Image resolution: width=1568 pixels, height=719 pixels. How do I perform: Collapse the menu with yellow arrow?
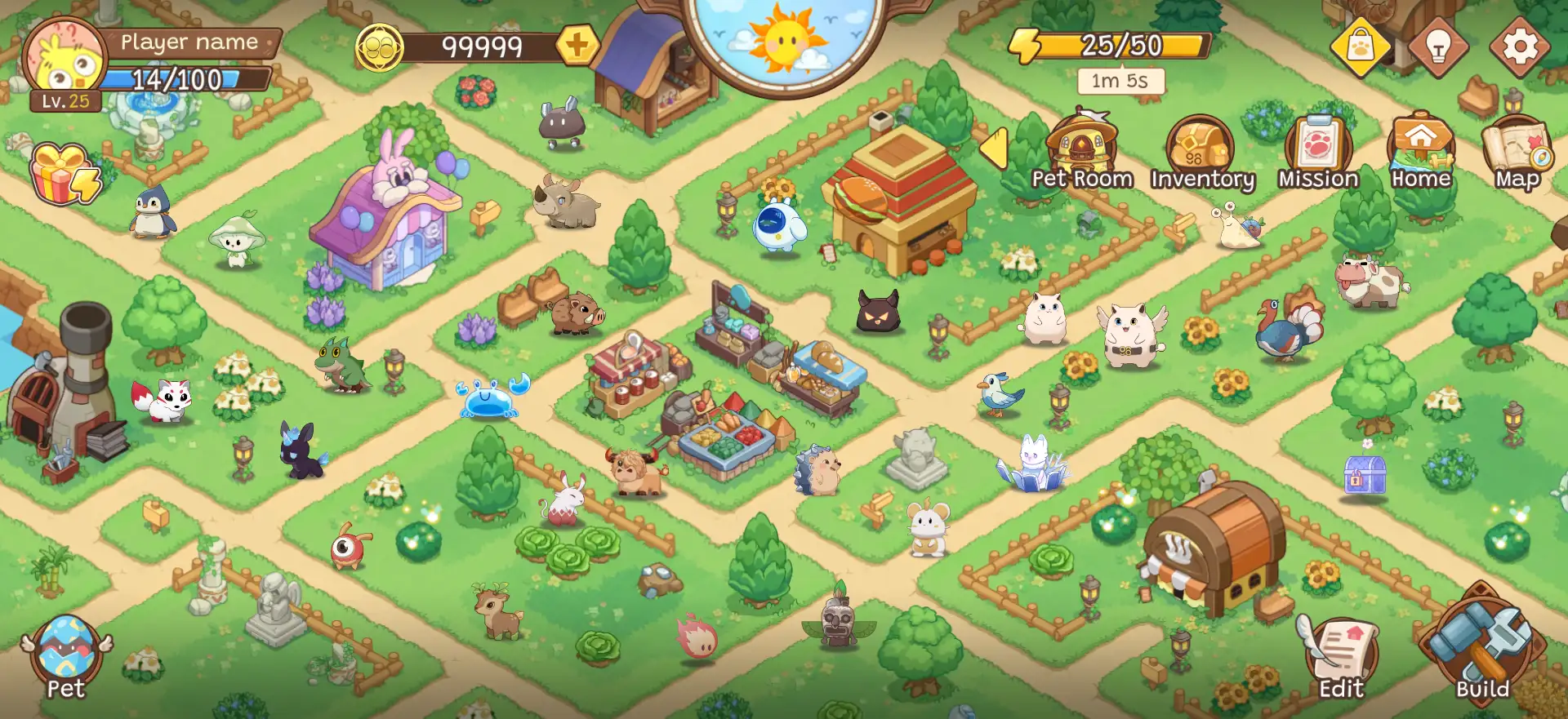[x=994, y=149]
